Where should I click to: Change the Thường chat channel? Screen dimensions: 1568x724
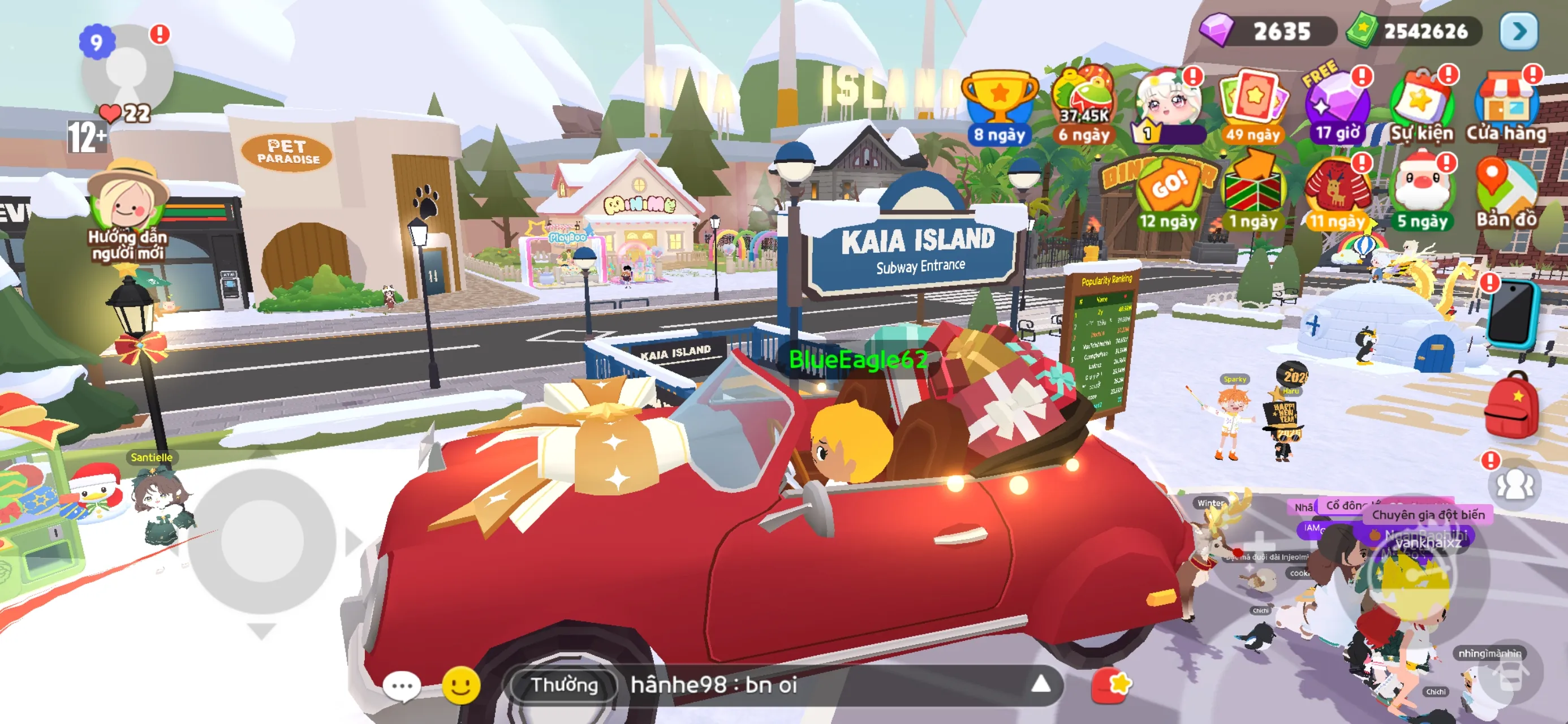[x=565, y=685]
